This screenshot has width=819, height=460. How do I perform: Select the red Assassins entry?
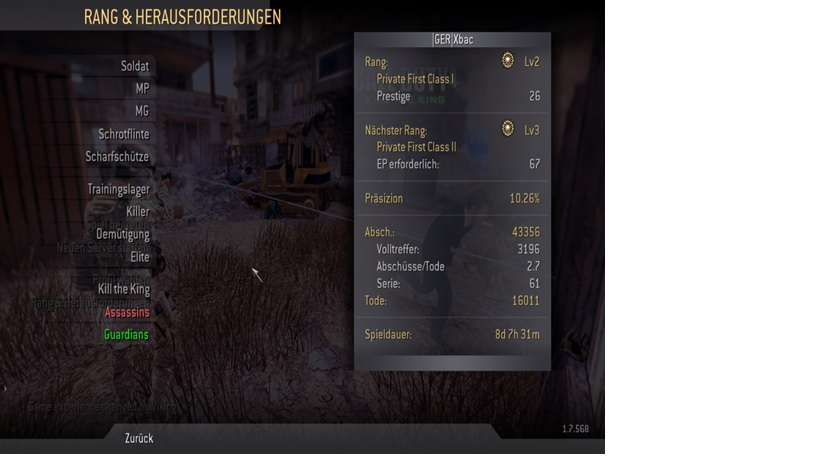126,312
